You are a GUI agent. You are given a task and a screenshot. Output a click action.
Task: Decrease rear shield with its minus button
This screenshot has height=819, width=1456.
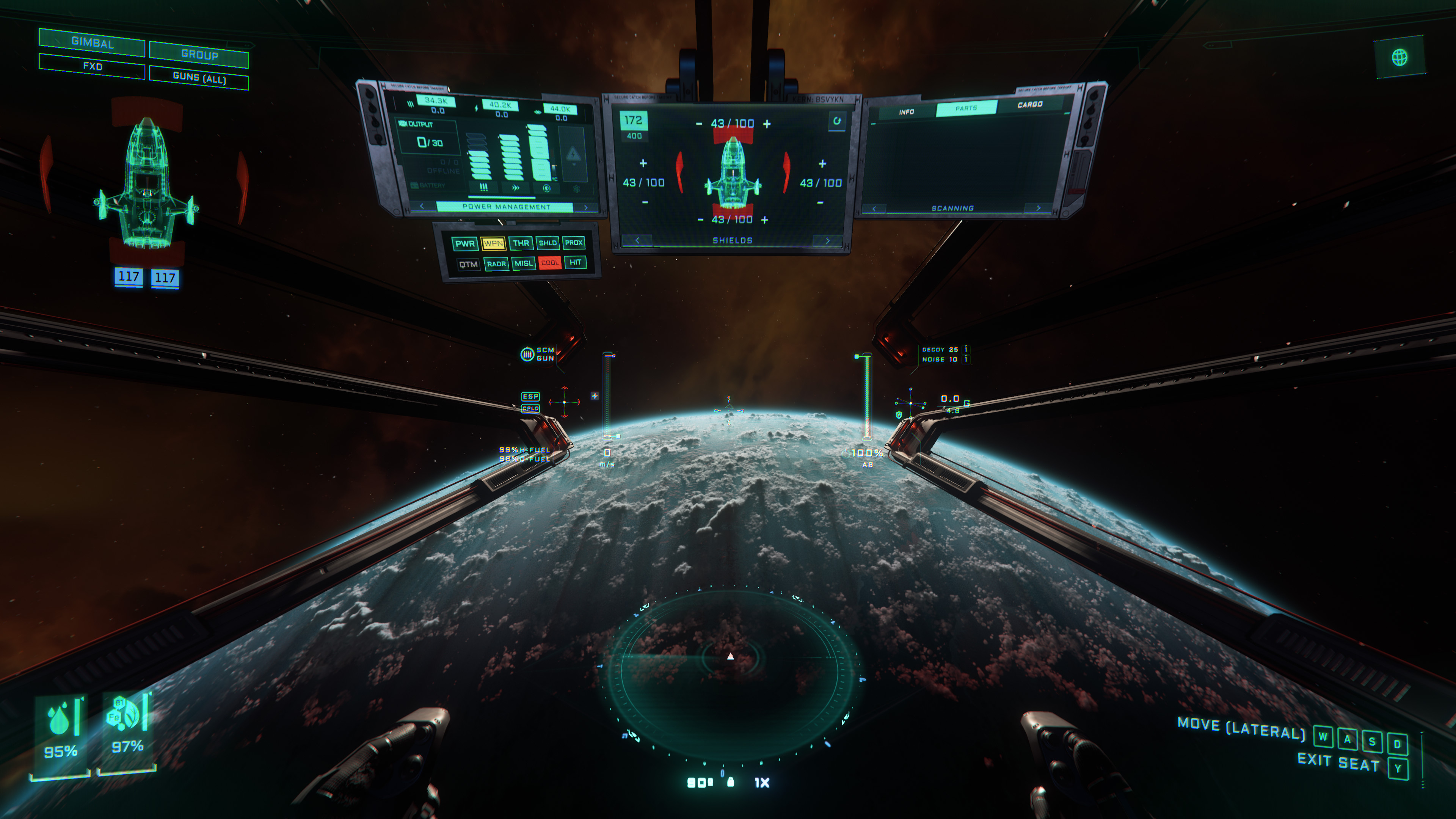[x=700, y=220]
